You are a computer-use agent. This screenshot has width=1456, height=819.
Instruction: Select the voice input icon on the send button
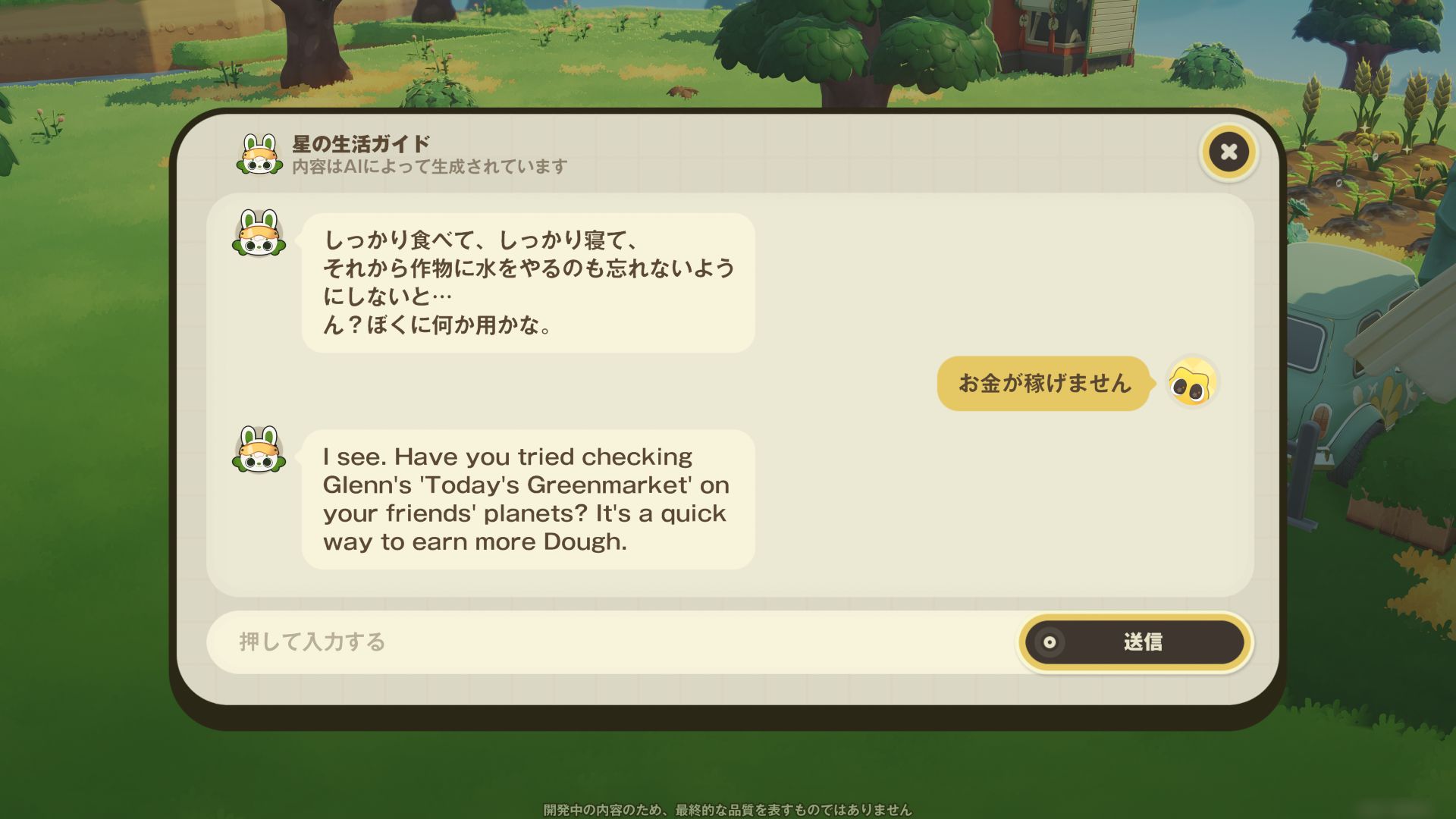pos(1050,642)
